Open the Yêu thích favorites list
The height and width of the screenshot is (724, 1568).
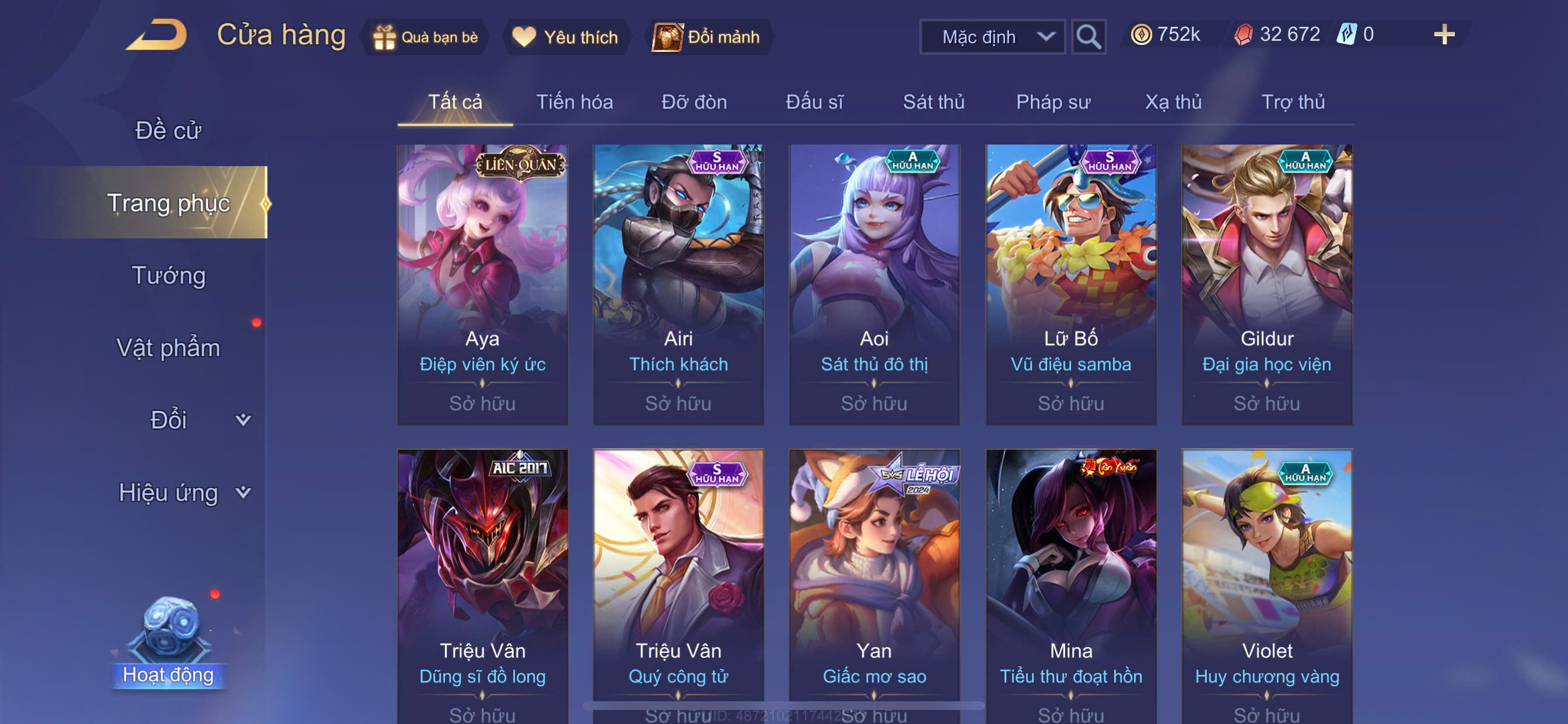tap(565, 37)
